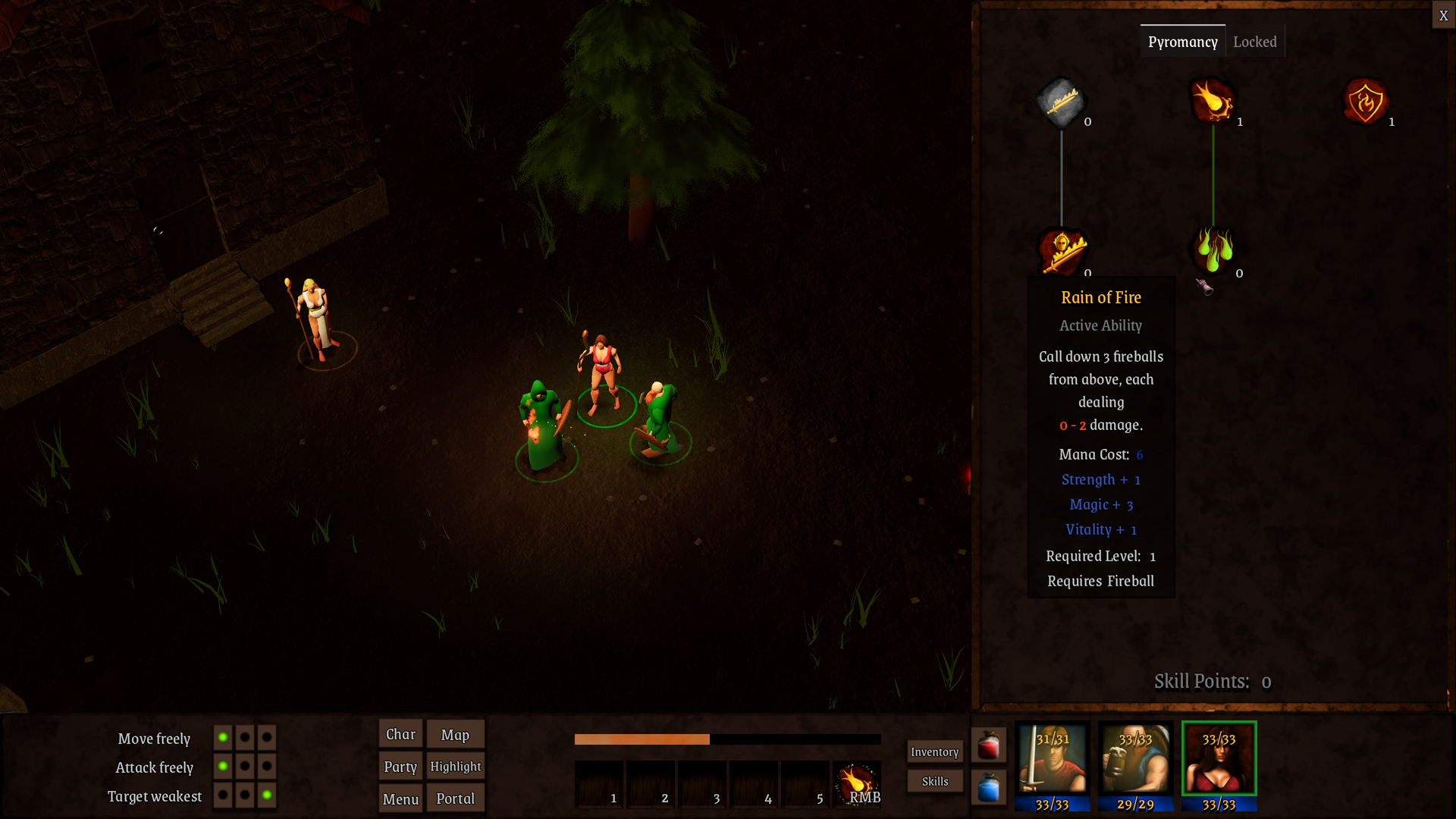The width and height of the screenshot is (1456, 819).
Task: Use the red health potion
Action: pos(988,745)
